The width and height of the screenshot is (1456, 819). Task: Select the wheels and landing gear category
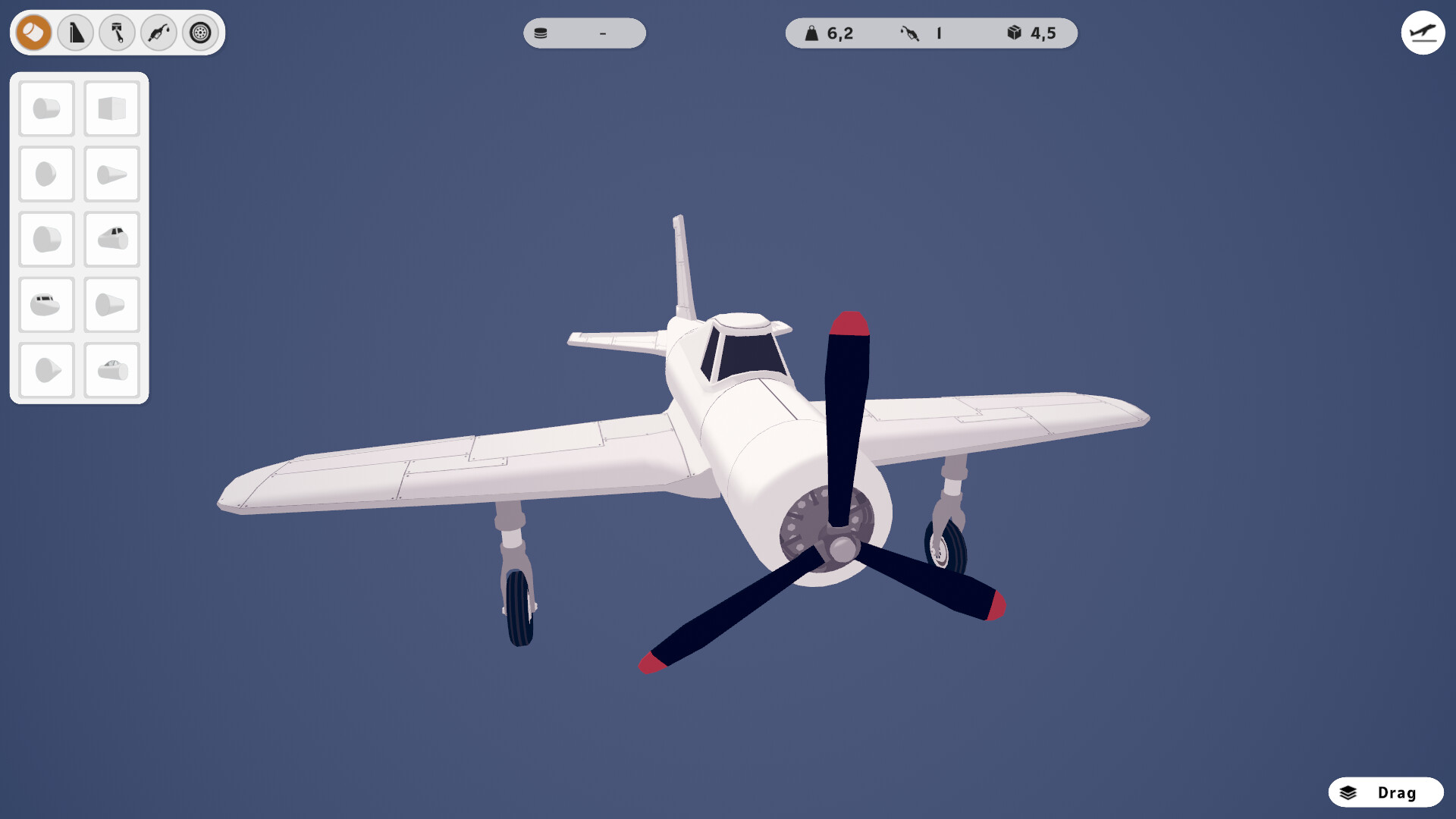199,33
